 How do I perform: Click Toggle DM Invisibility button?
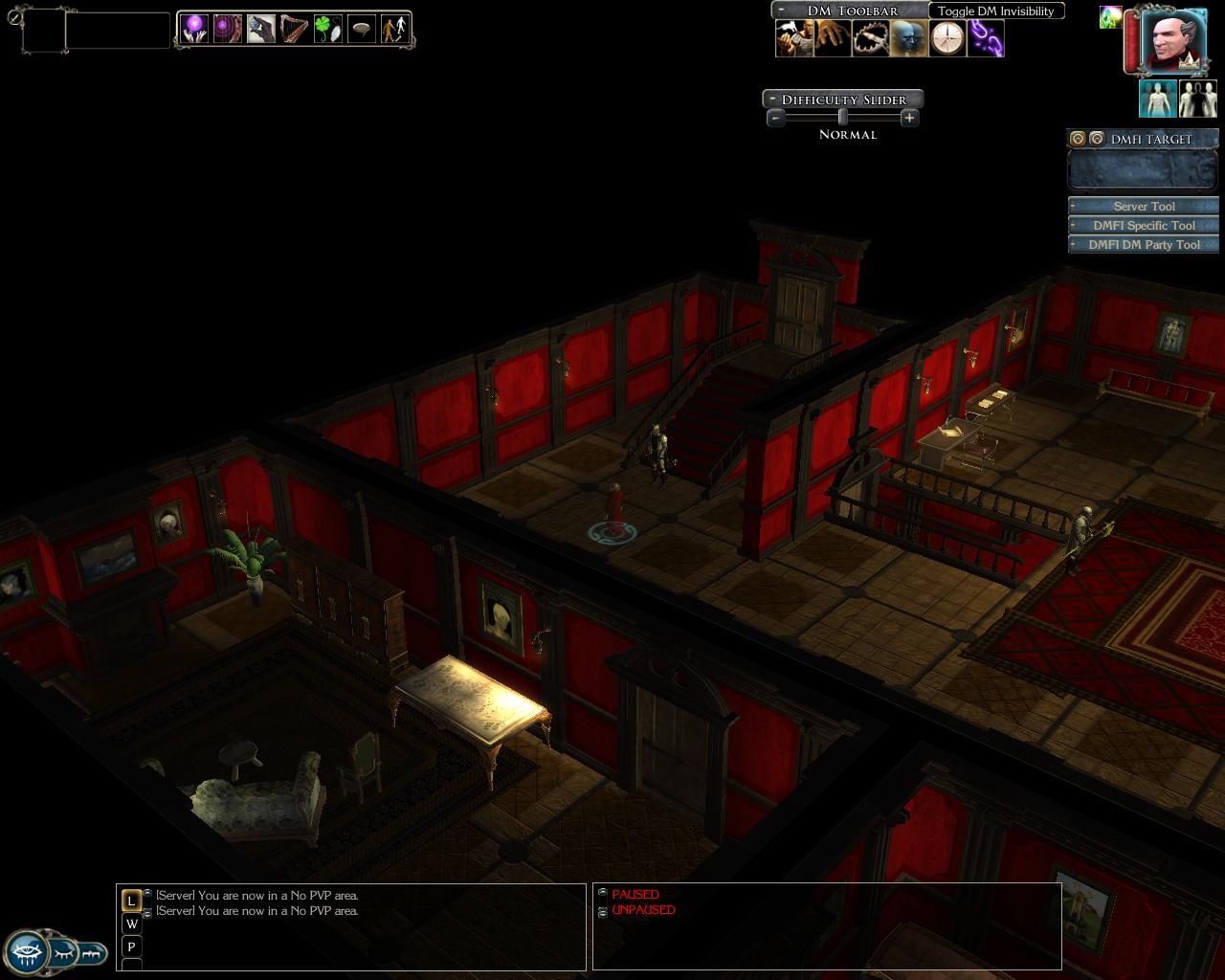click(995, 11)
